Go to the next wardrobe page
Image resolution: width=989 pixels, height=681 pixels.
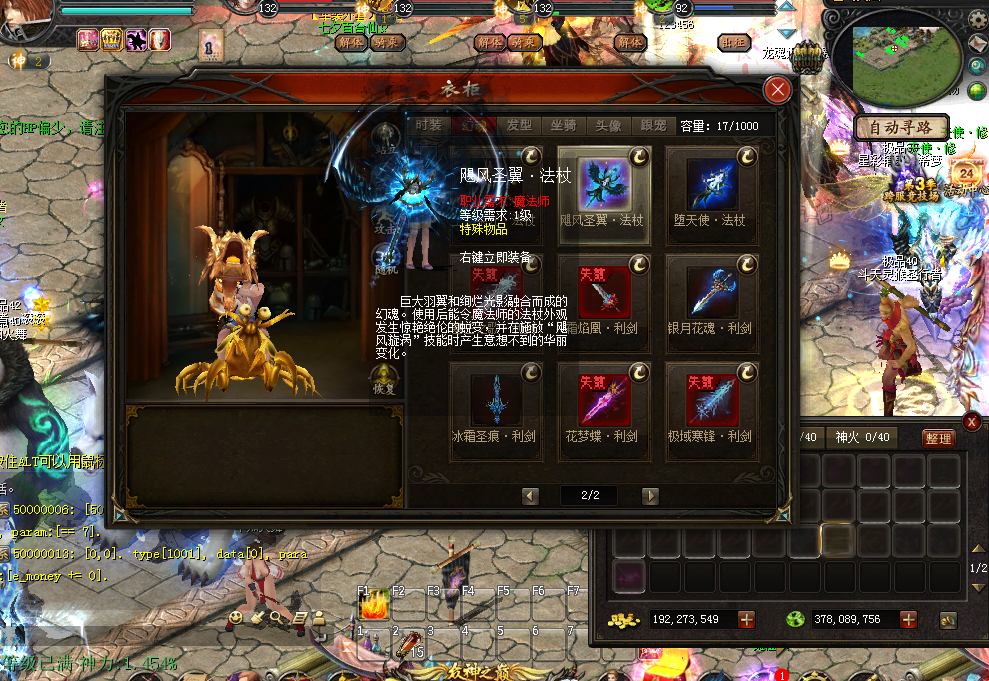pos(650,496)
